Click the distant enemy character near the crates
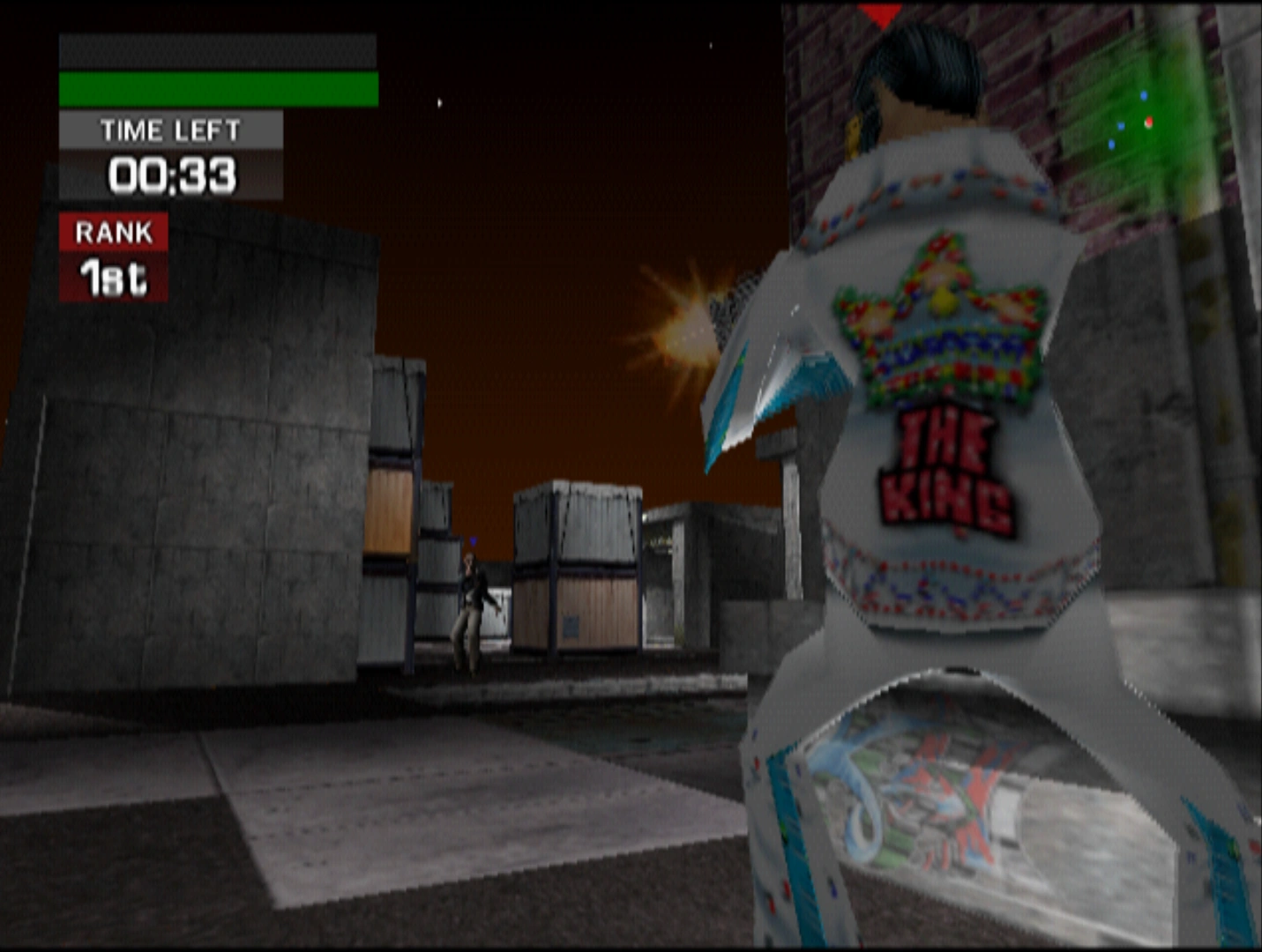Viewport: 1262px width, 952px height. pyautogui.click(x=472, y=608)
